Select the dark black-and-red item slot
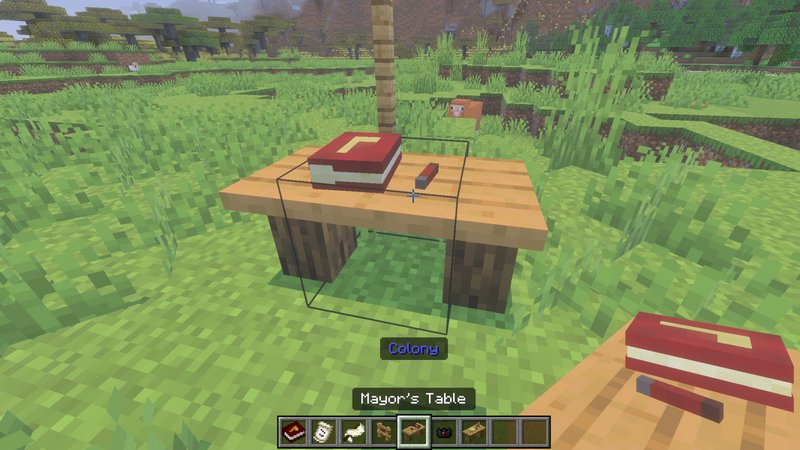This screenshot has height=450, width=800. pos(443,432)
